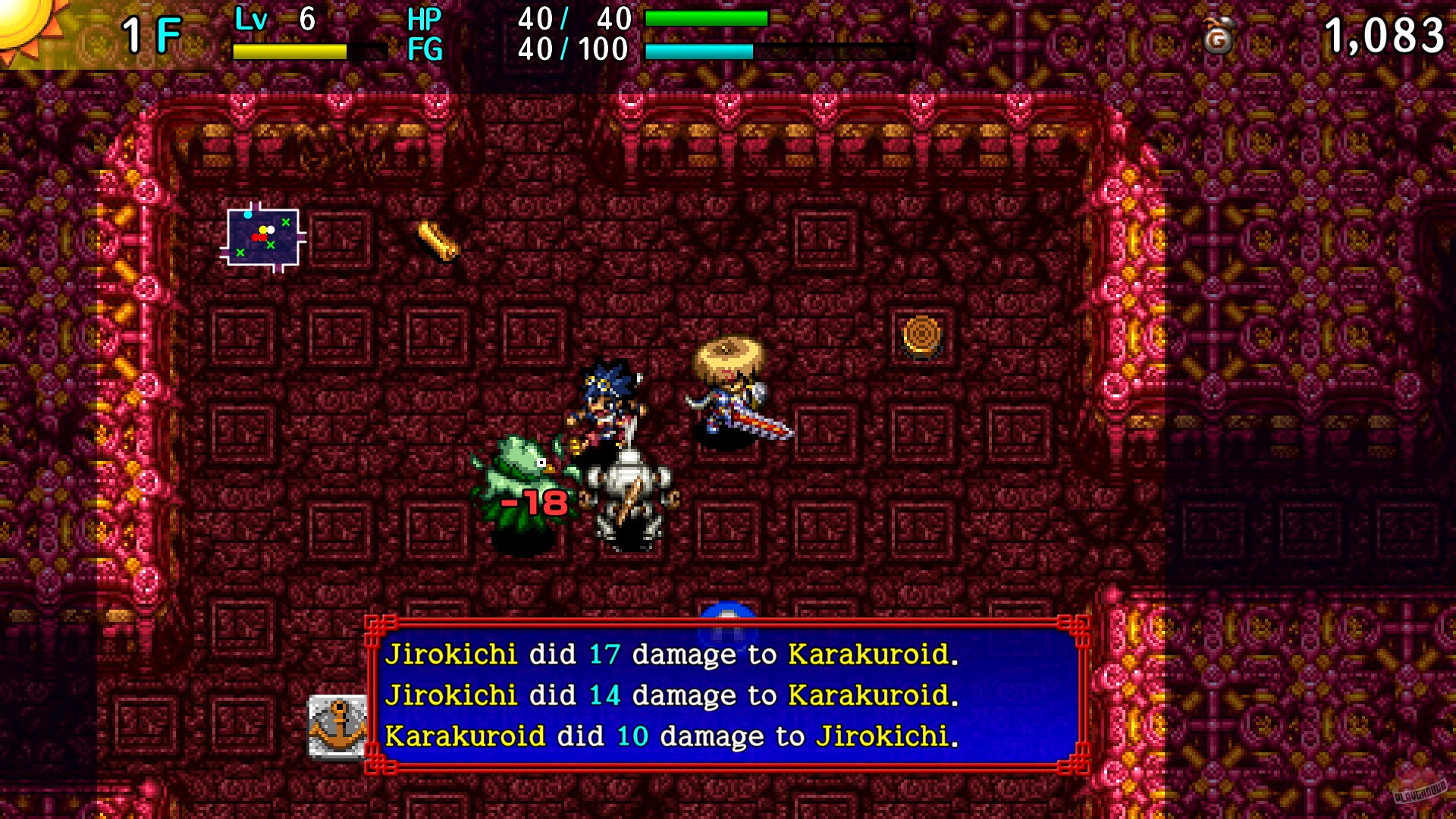Viewport: 1456px width, 819px height.
Task: Click the wooden trap tile icon
Action: coord(922,334)
